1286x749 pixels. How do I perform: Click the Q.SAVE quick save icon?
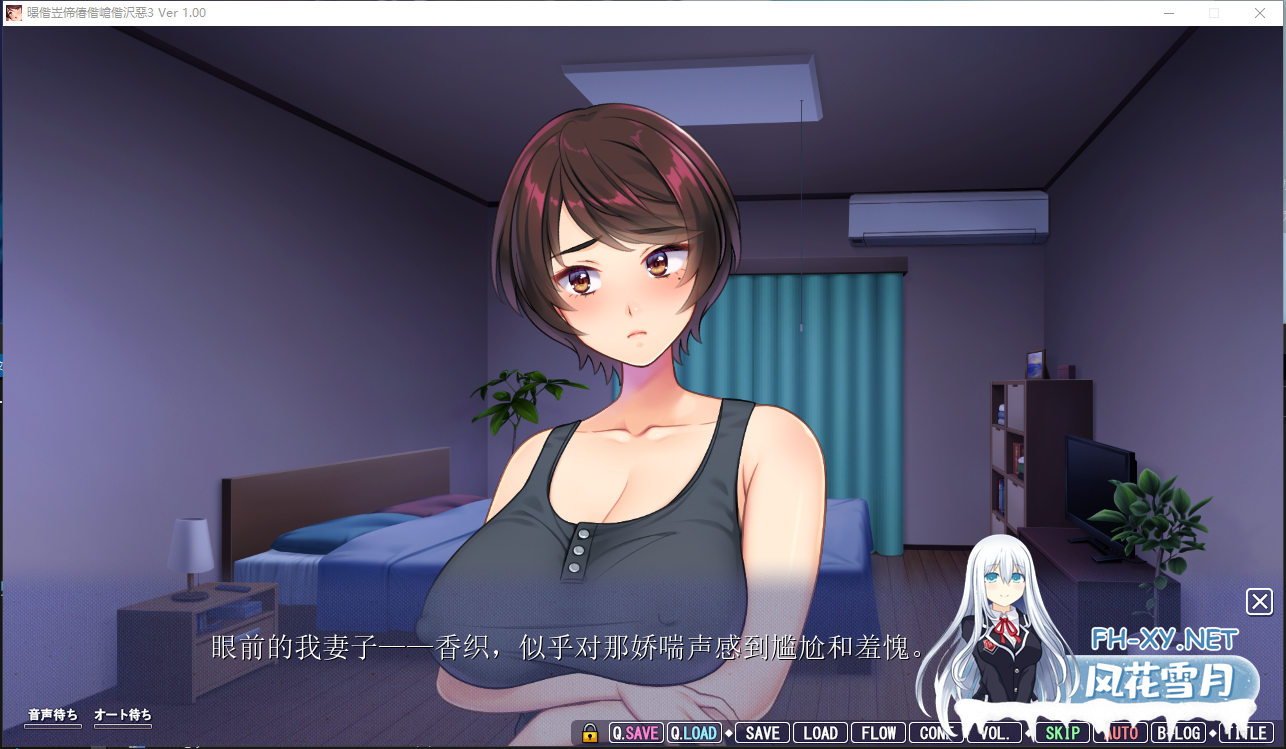tap(635, 732)
